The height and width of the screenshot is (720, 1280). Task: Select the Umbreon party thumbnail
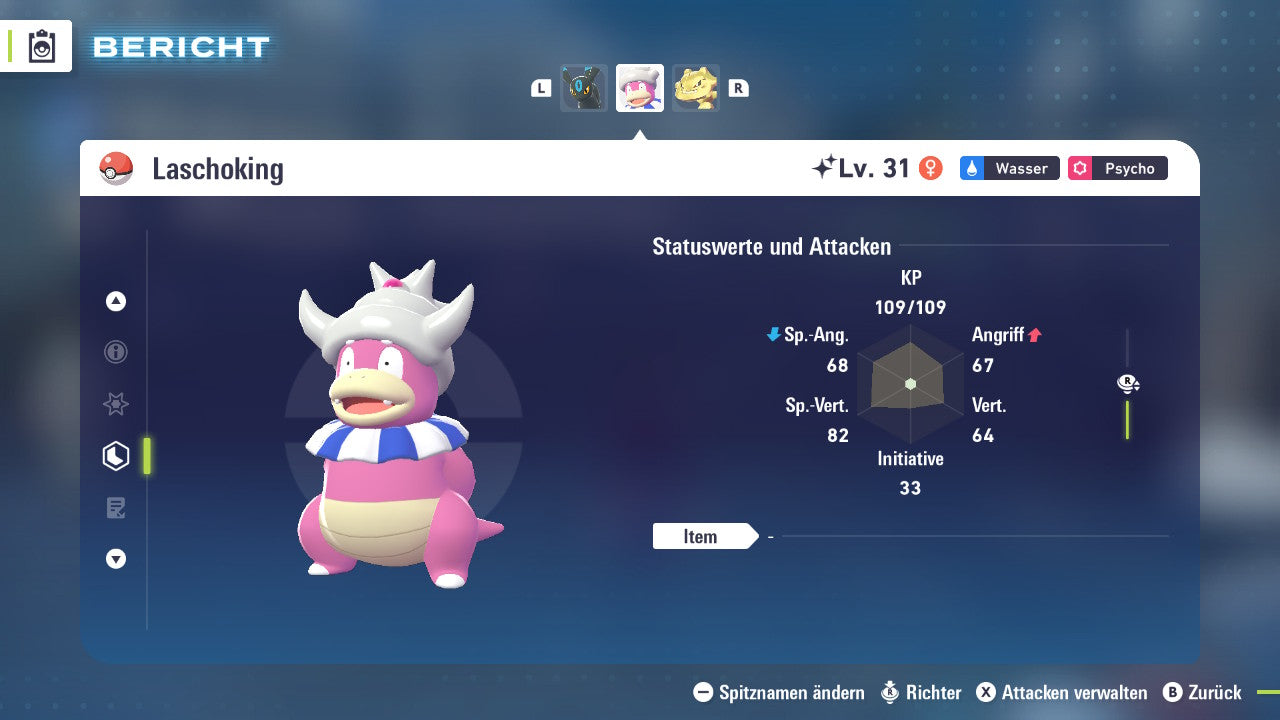584,88
